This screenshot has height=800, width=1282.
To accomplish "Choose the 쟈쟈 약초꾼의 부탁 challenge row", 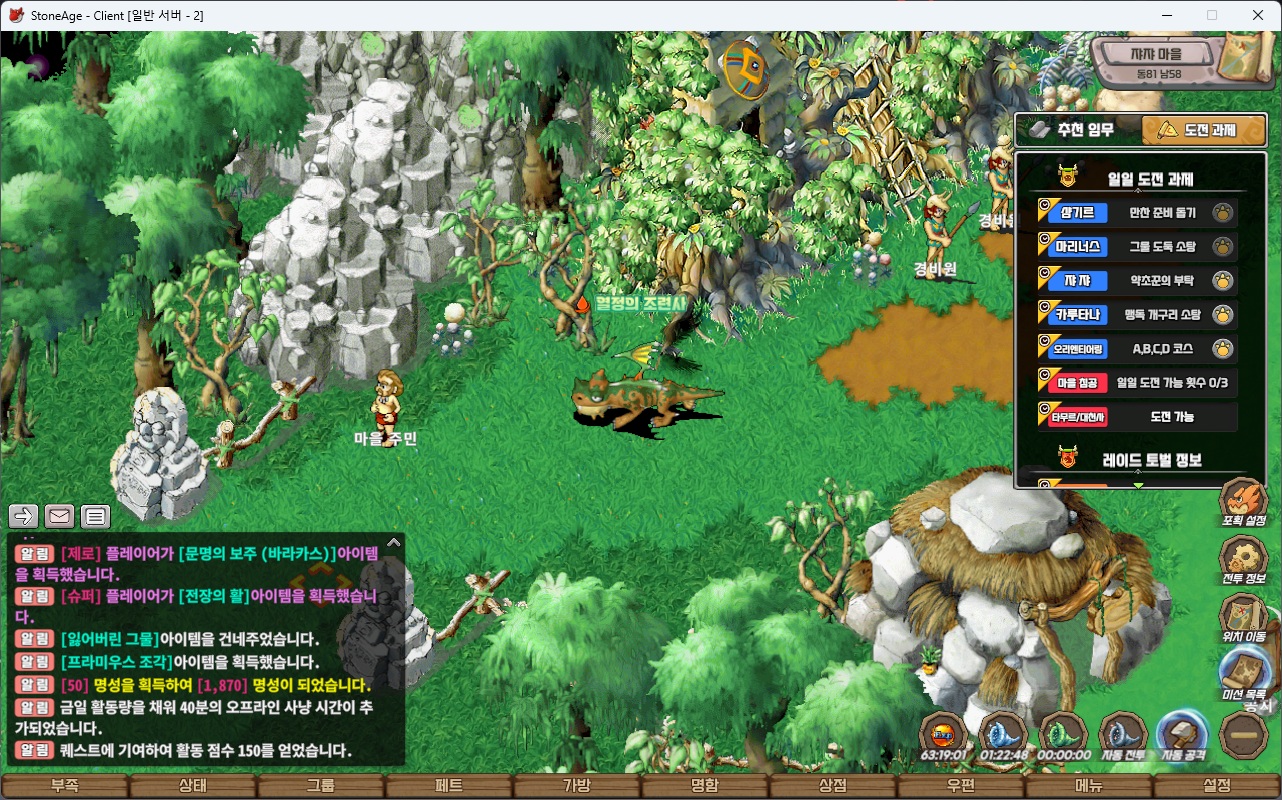I will point(1137,280).
